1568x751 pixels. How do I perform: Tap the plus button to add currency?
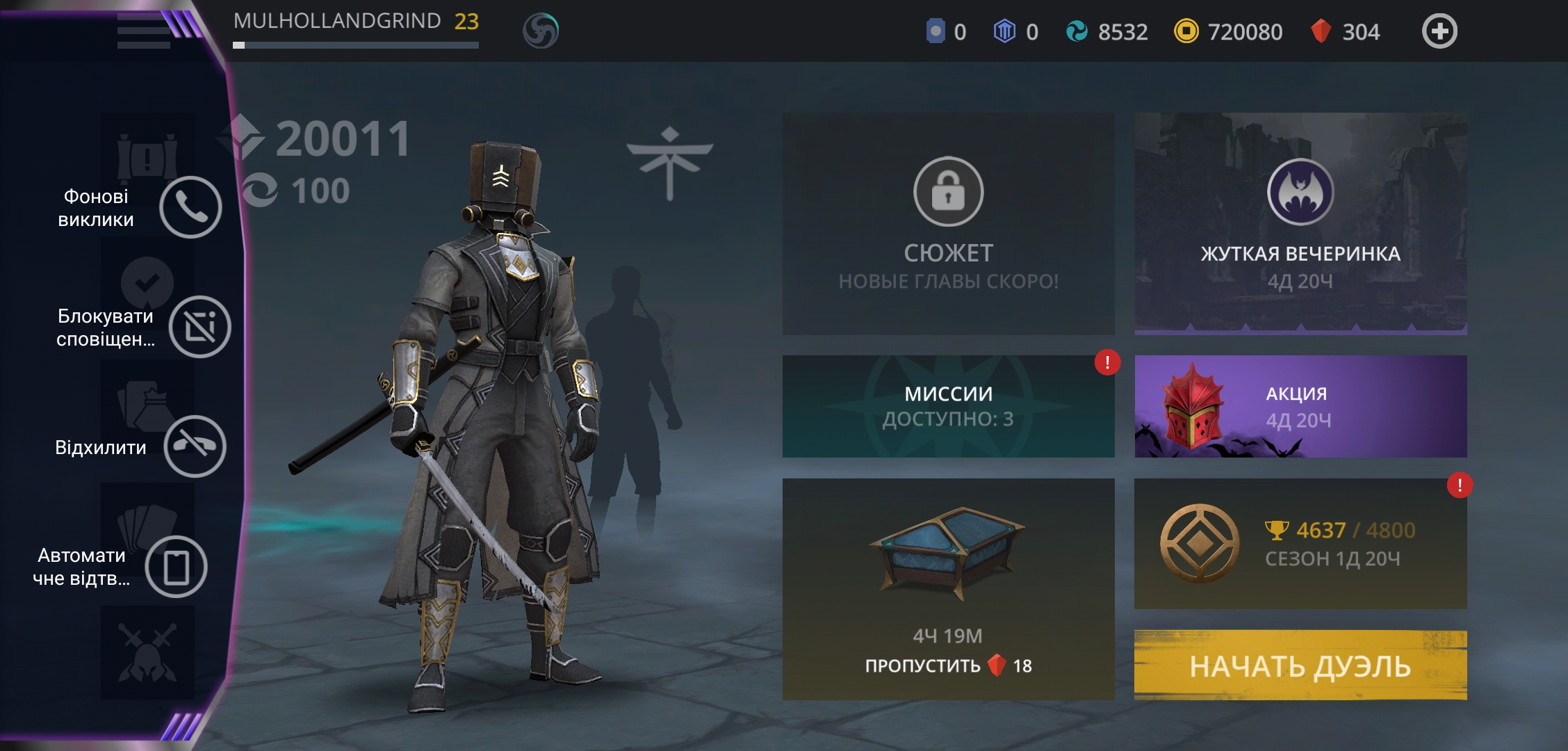tap(1439, 31)
